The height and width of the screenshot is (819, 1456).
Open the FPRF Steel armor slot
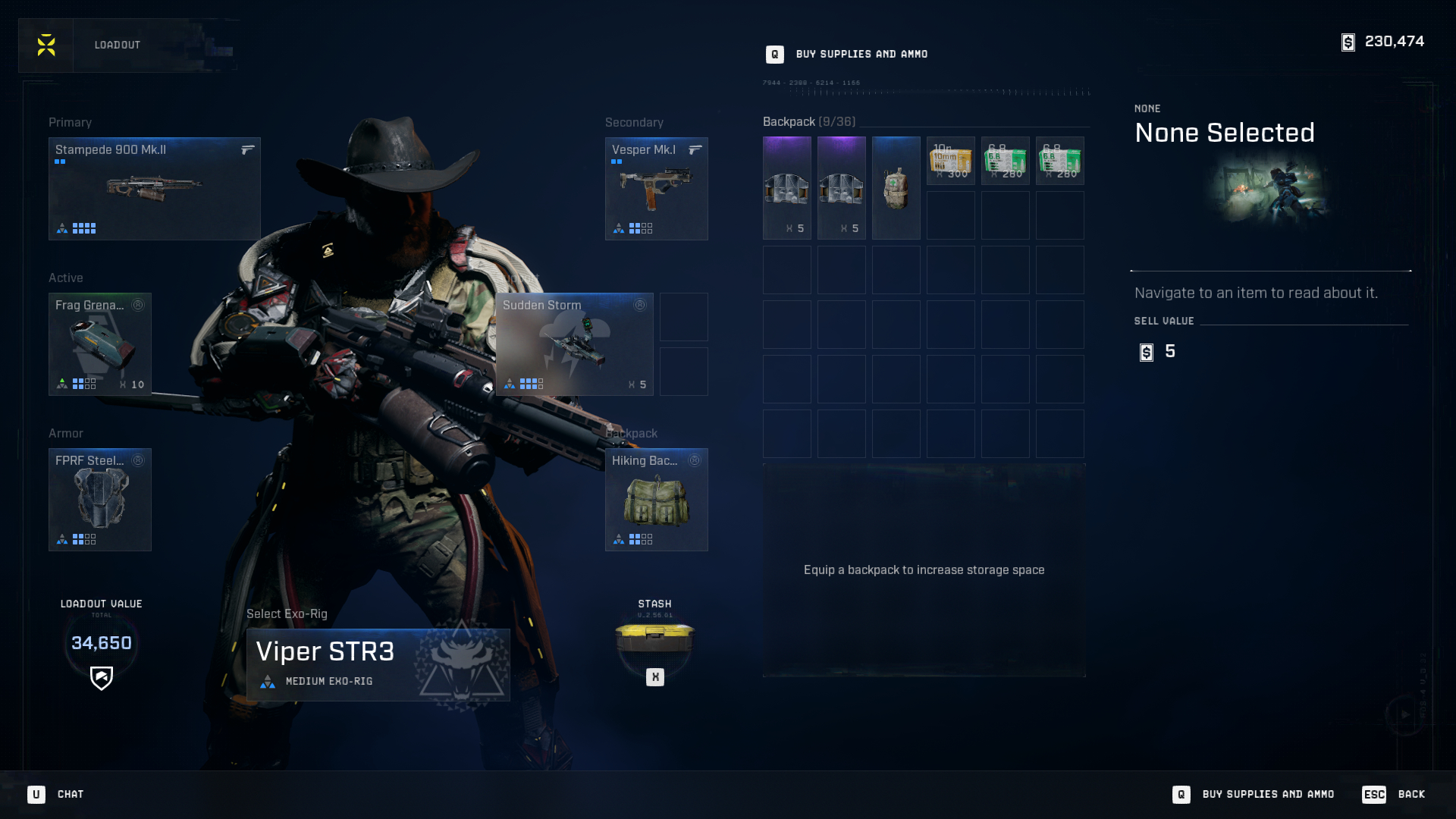[x=99, y=499]
